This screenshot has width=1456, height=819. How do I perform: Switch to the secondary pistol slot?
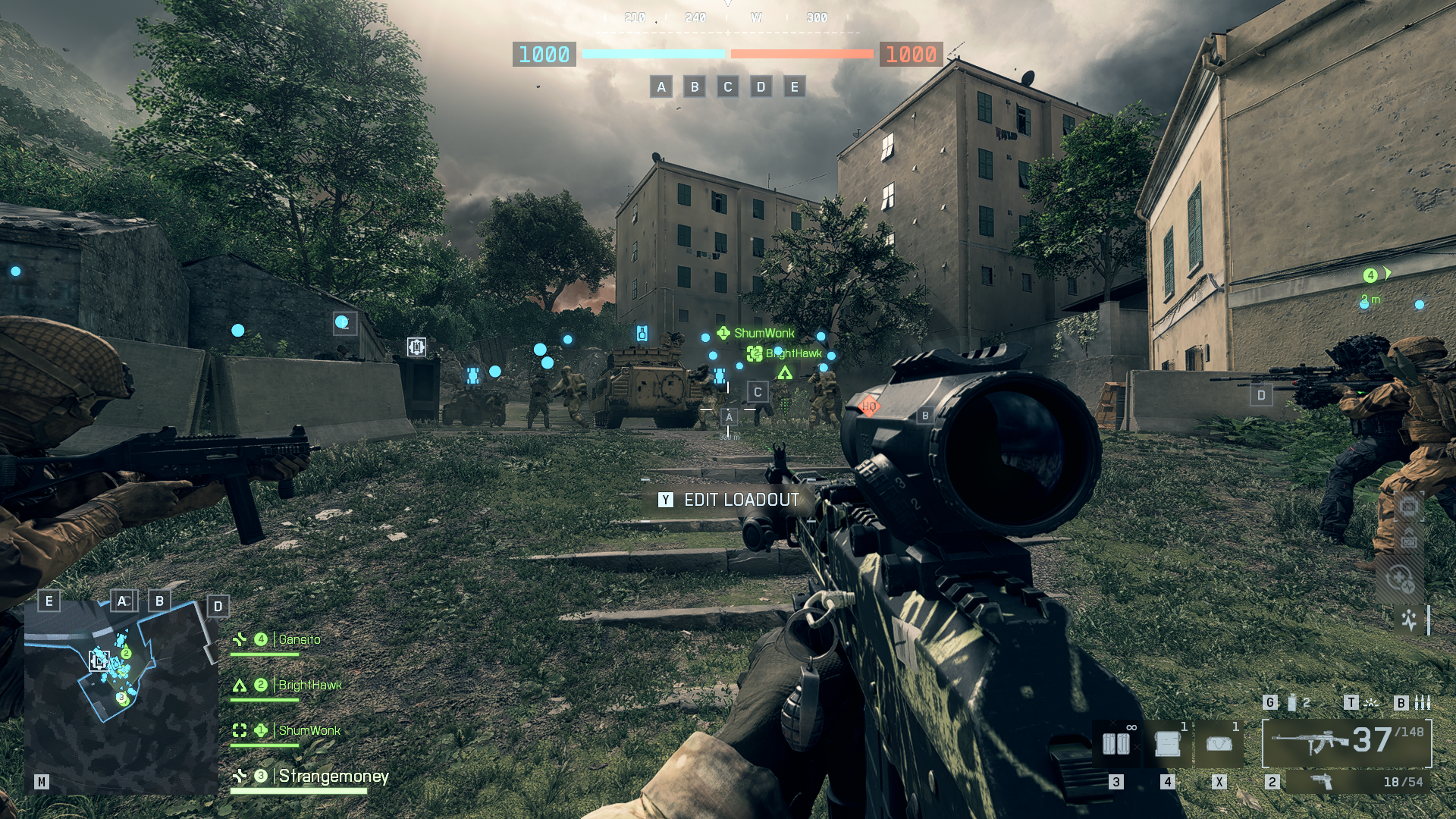point(1357,782)
